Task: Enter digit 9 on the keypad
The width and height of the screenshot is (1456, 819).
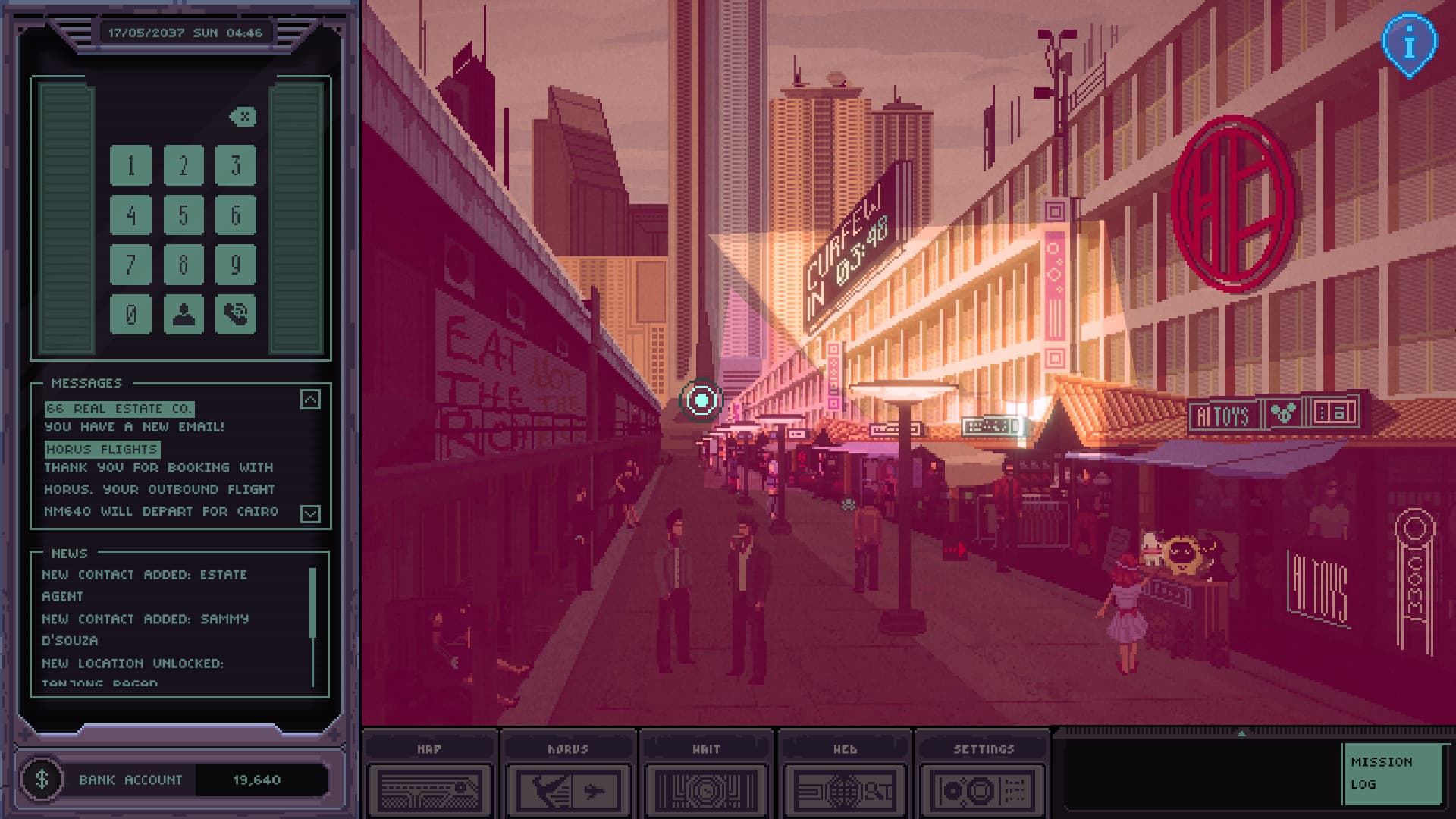Action: (x=235, y=265)
